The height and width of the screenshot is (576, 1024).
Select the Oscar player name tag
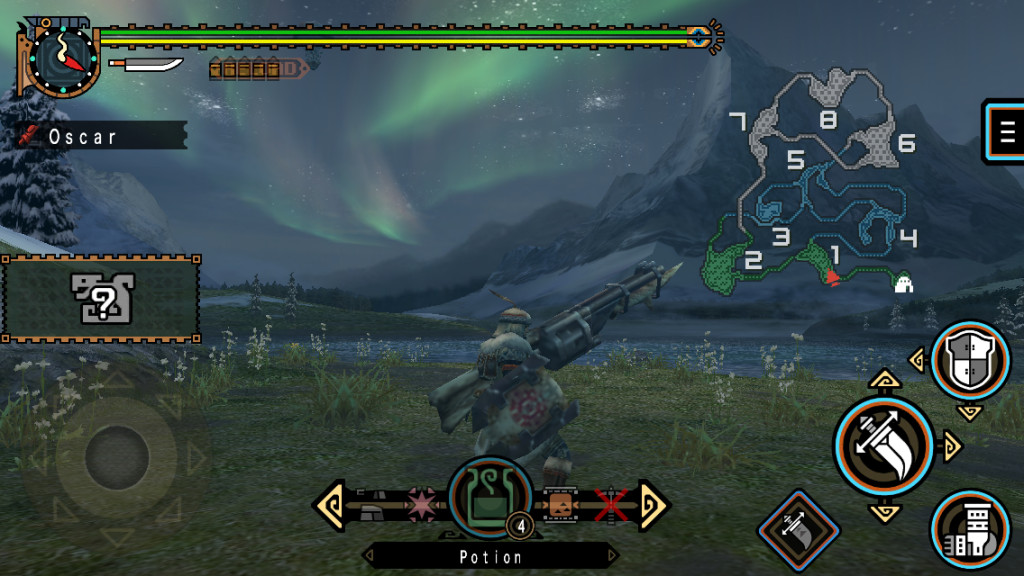point(100,136)
